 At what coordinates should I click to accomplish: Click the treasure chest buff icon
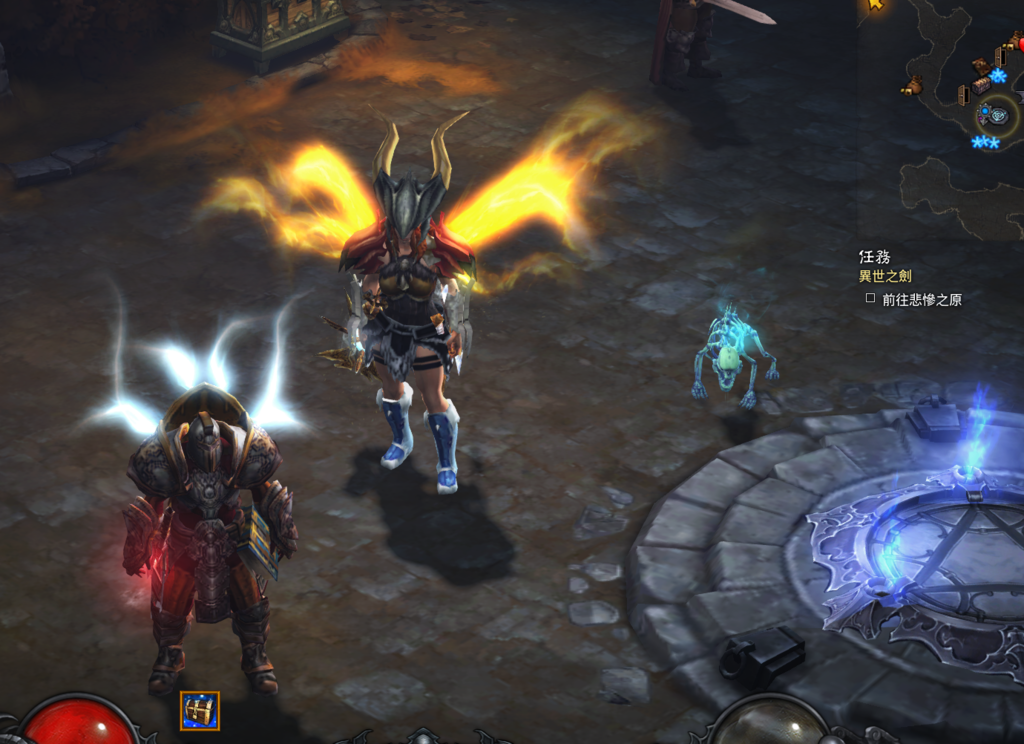tap(199, 710)
